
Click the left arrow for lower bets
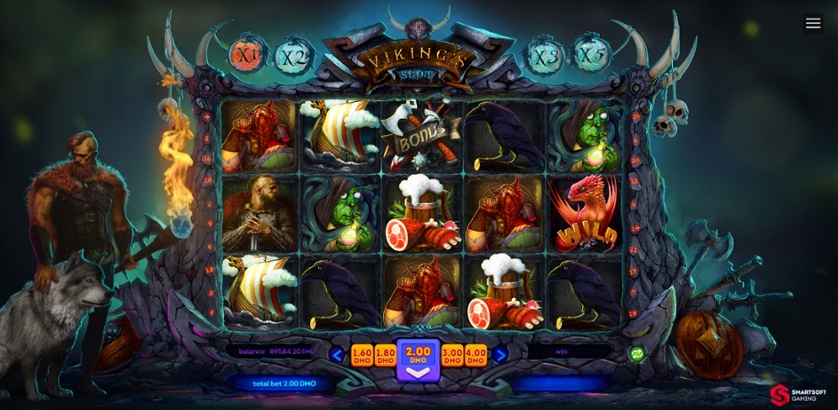(337, 354)
